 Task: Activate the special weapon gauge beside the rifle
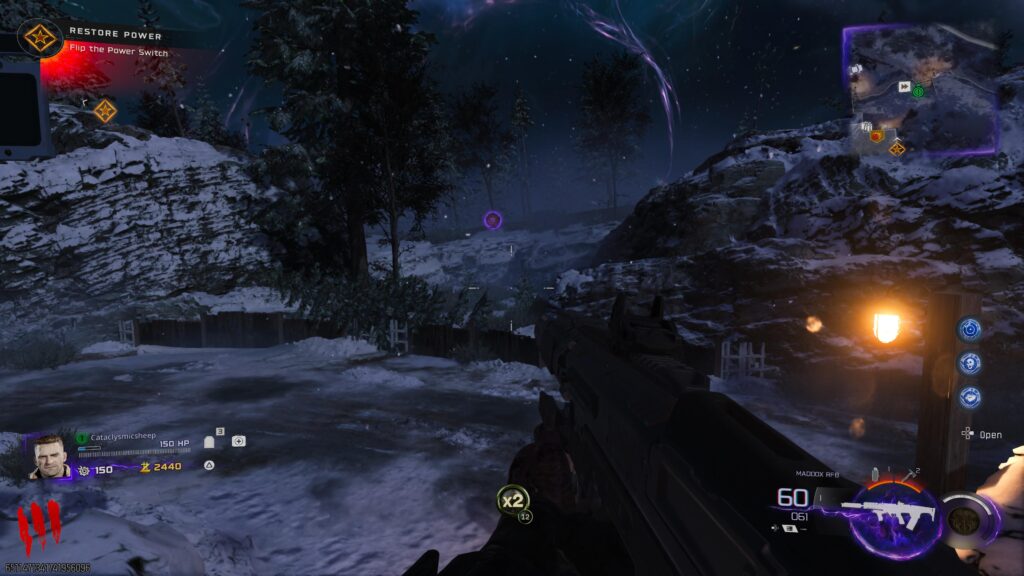[966, 520]
